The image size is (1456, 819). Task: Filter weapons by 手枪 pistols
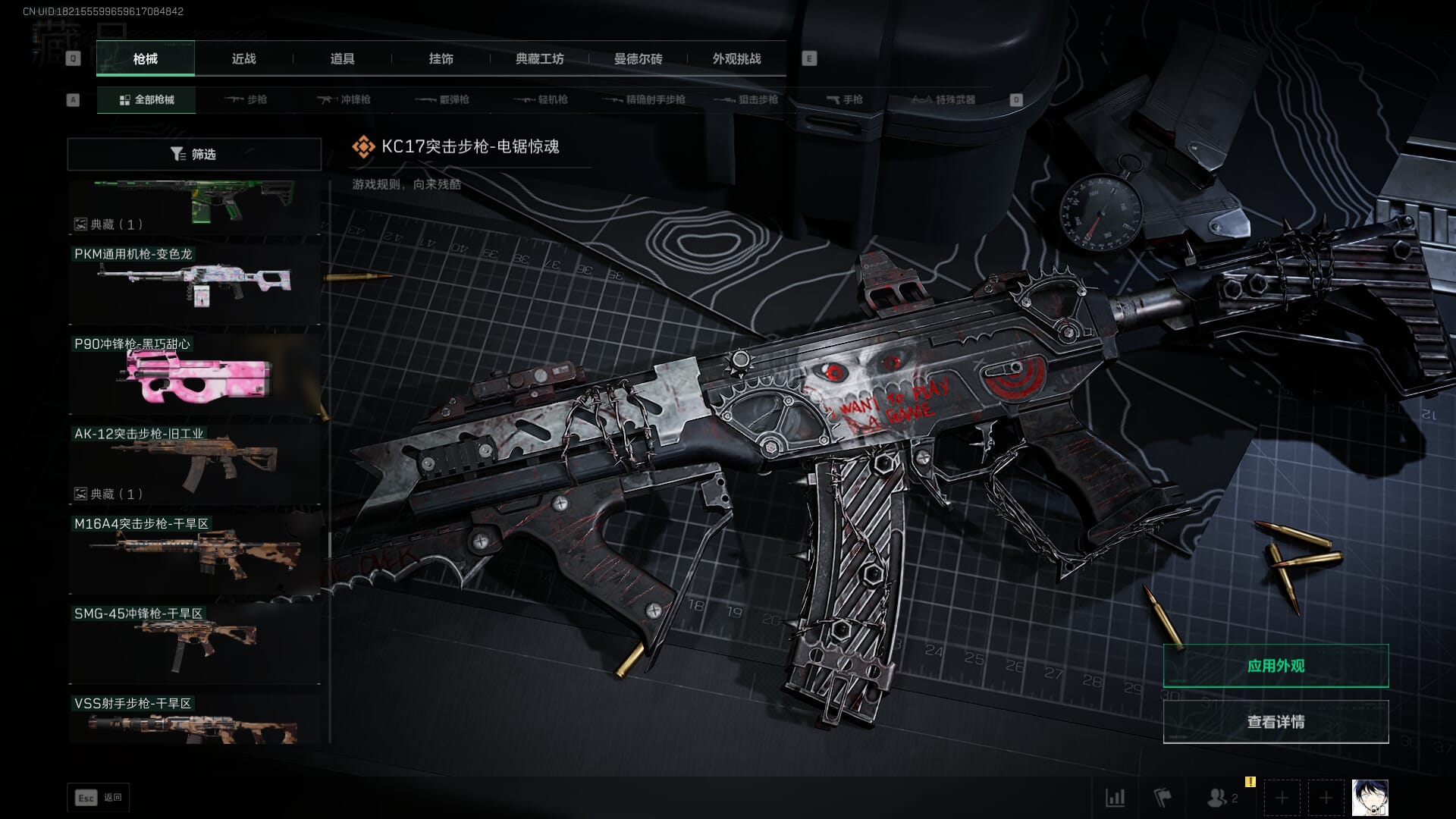coord(844,99)
